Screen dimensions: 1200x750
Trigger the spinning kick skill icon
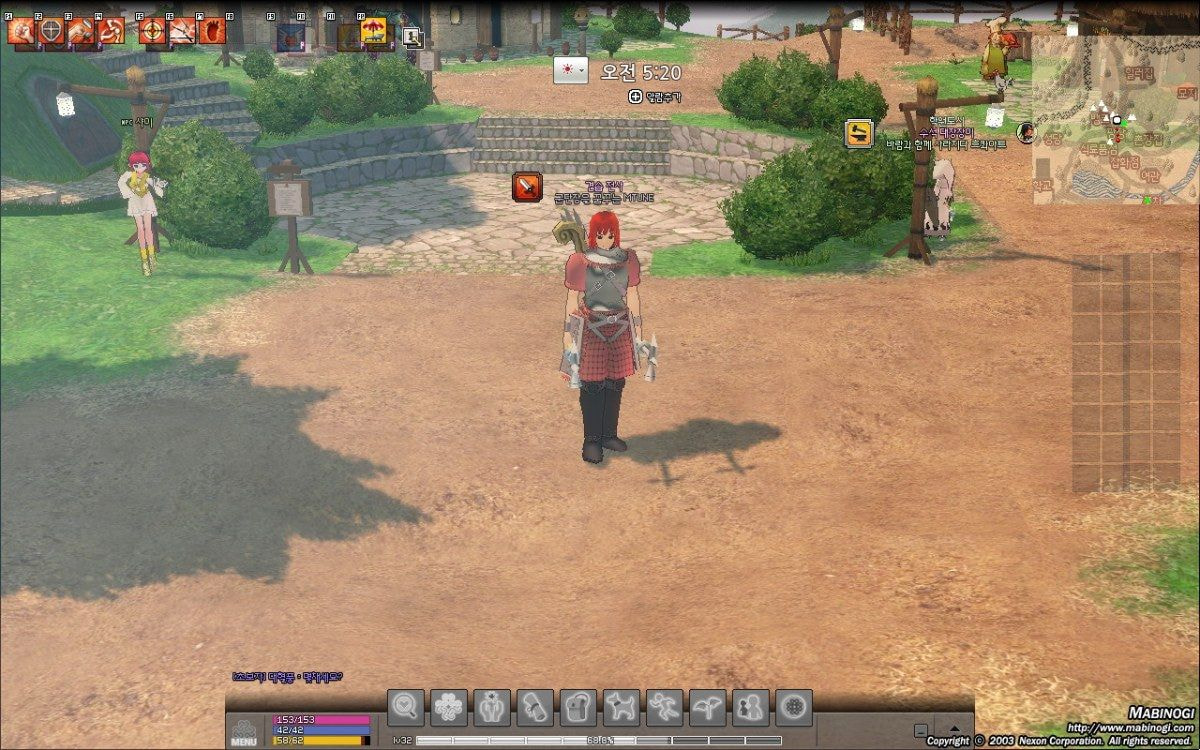pos(110,31)
